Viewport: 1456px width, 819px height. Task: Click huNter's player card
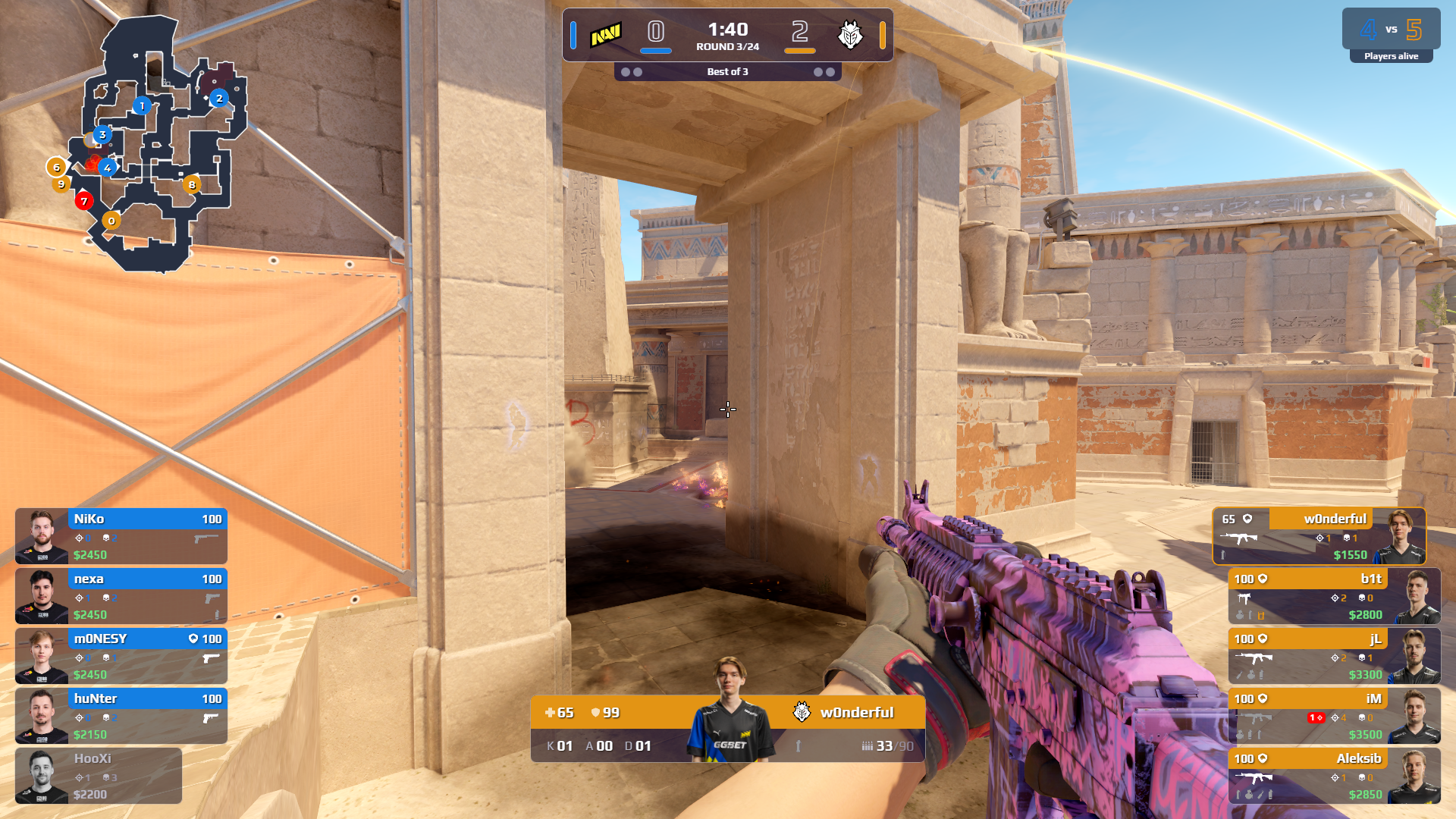[x=121, y=716]
